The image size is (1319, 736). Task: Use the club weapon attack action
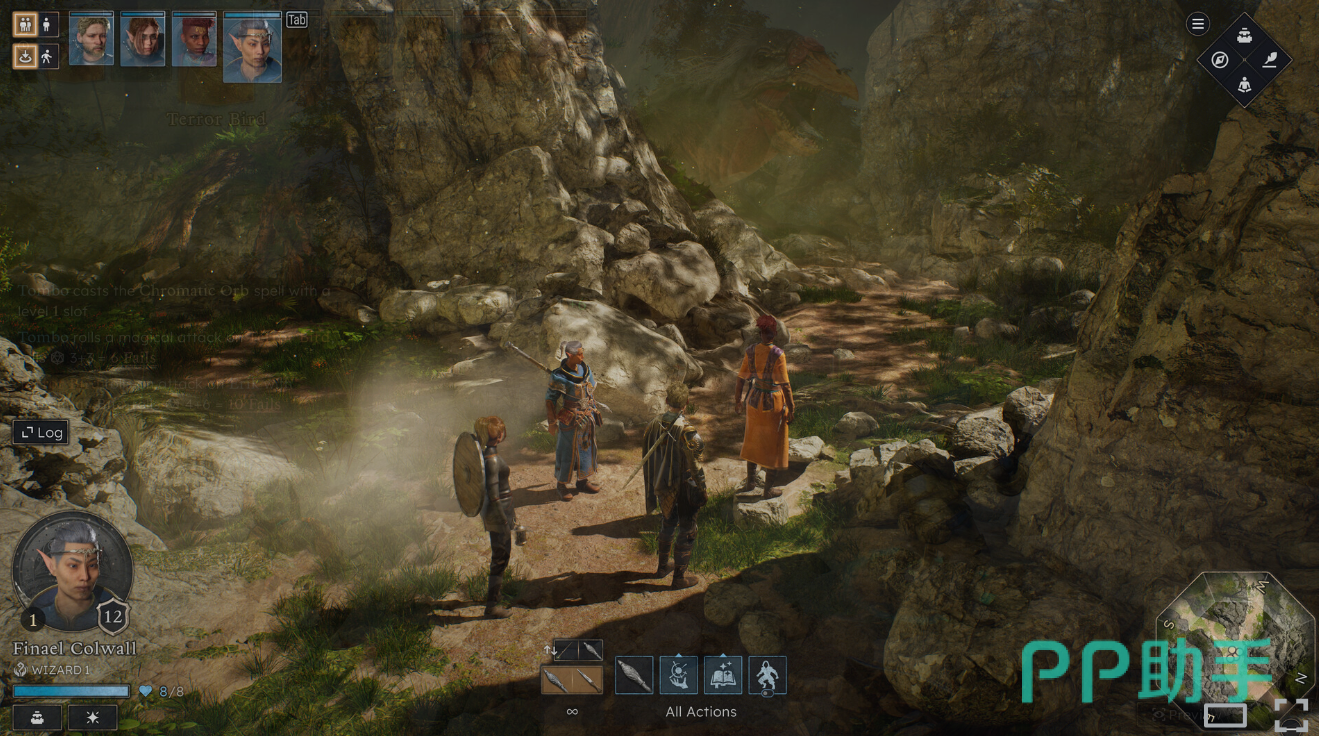(x=634, y=675)
